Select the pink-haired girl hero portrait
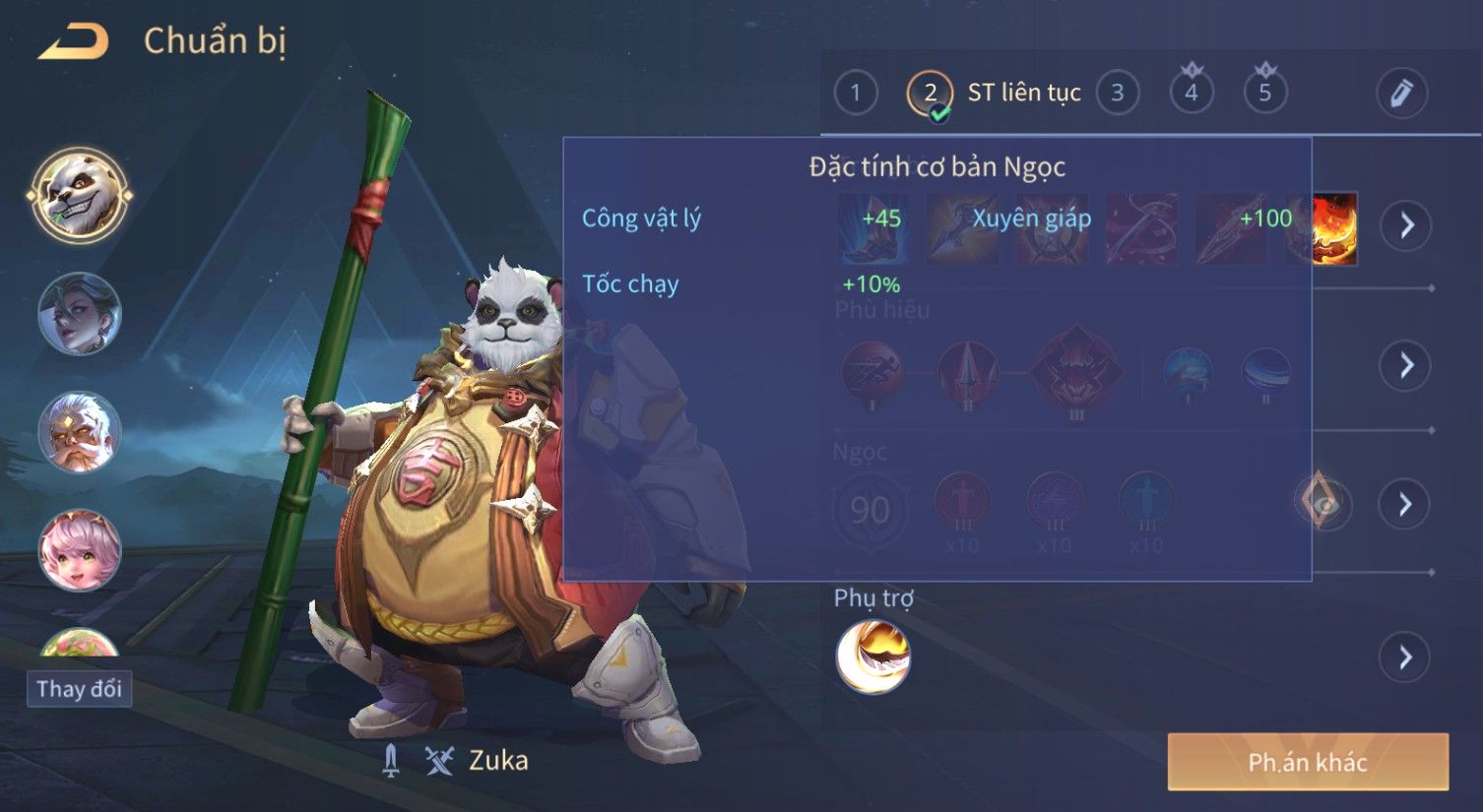 [x=80, y=549]
